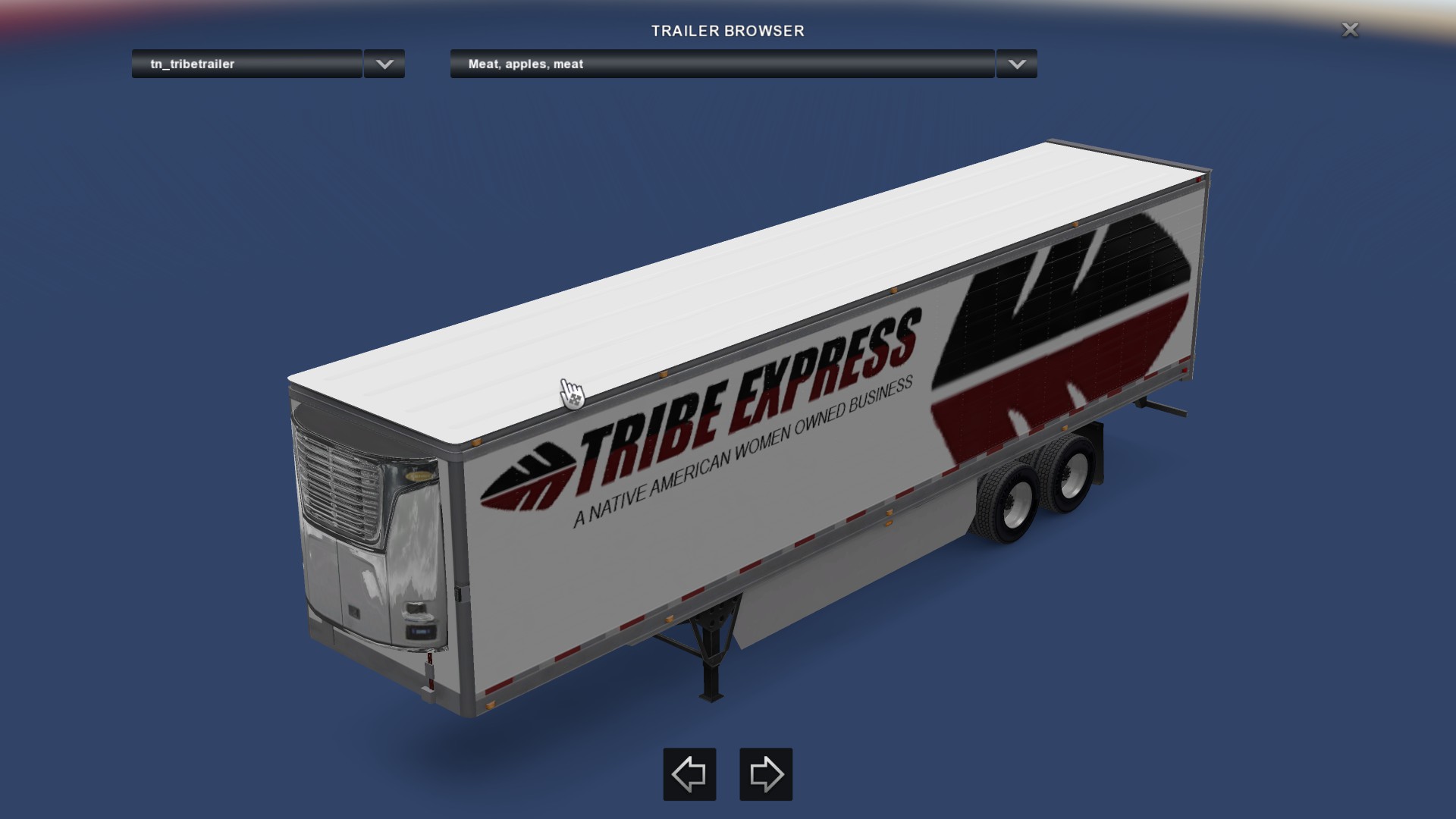This screenshot has width=1456, height=819.
Task: Expand the trailer list with its arrow button
Action: pos(384,64)
